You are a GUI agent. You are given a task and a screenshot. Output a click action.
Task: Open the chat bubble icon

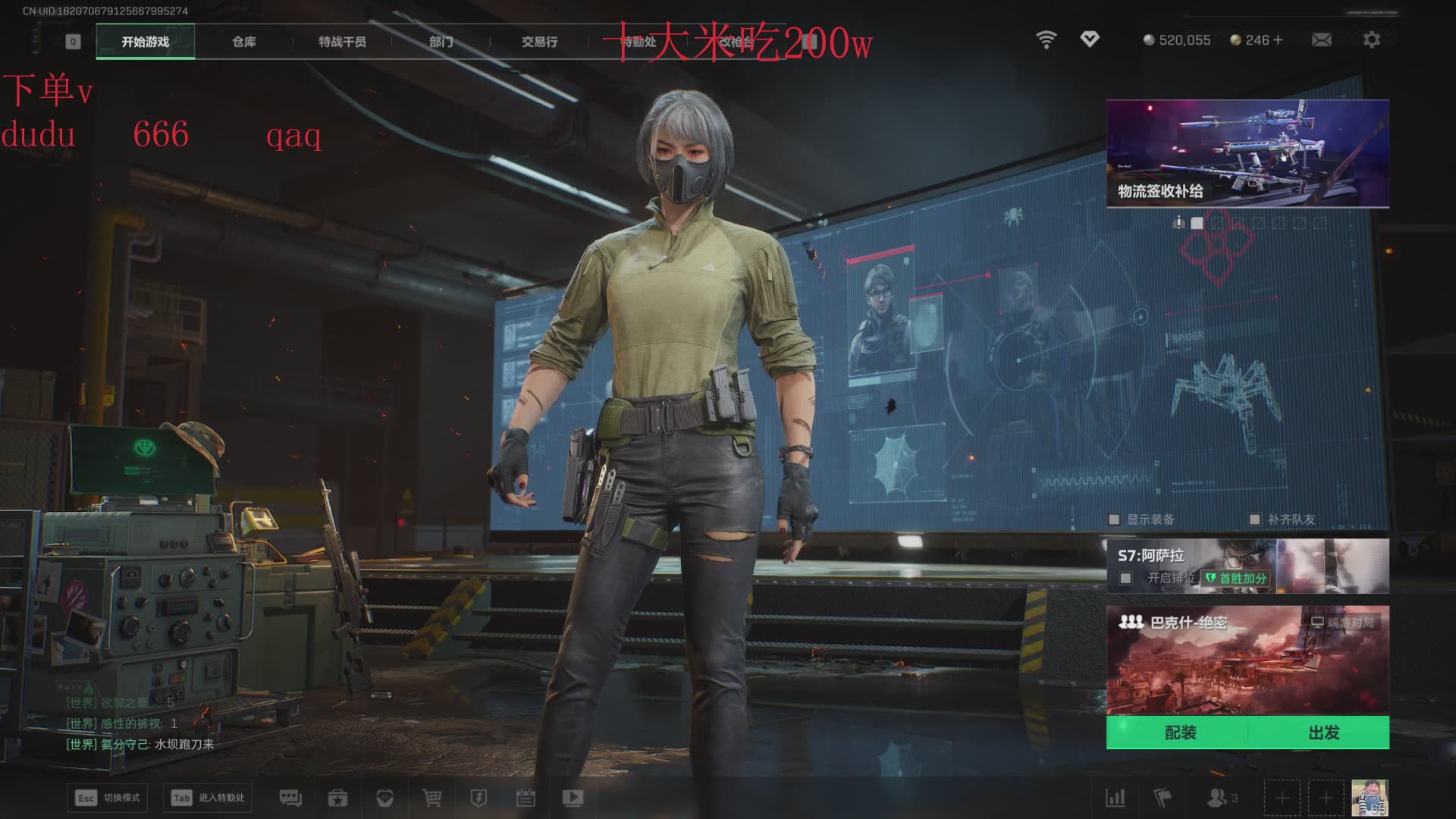point(290,798)
